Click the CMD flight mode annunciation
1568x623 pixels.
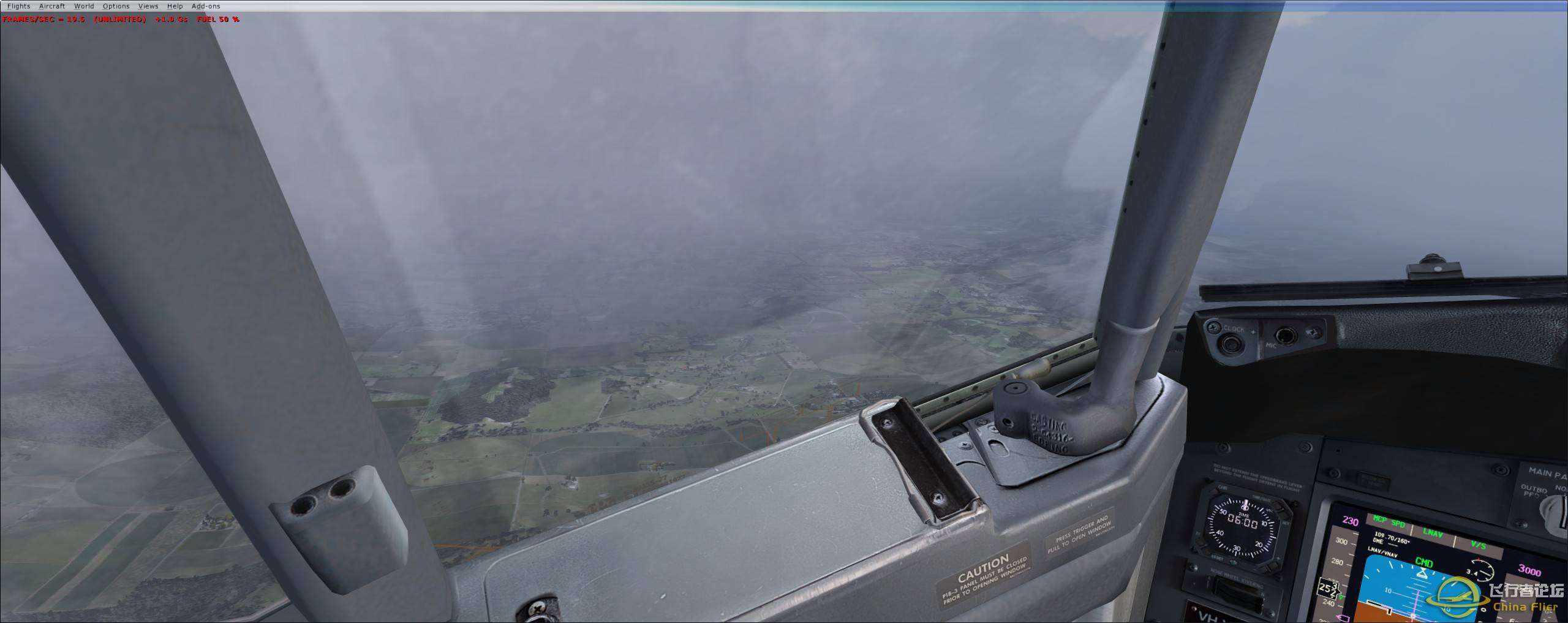pyautogui.click(x=1424, y=562)
